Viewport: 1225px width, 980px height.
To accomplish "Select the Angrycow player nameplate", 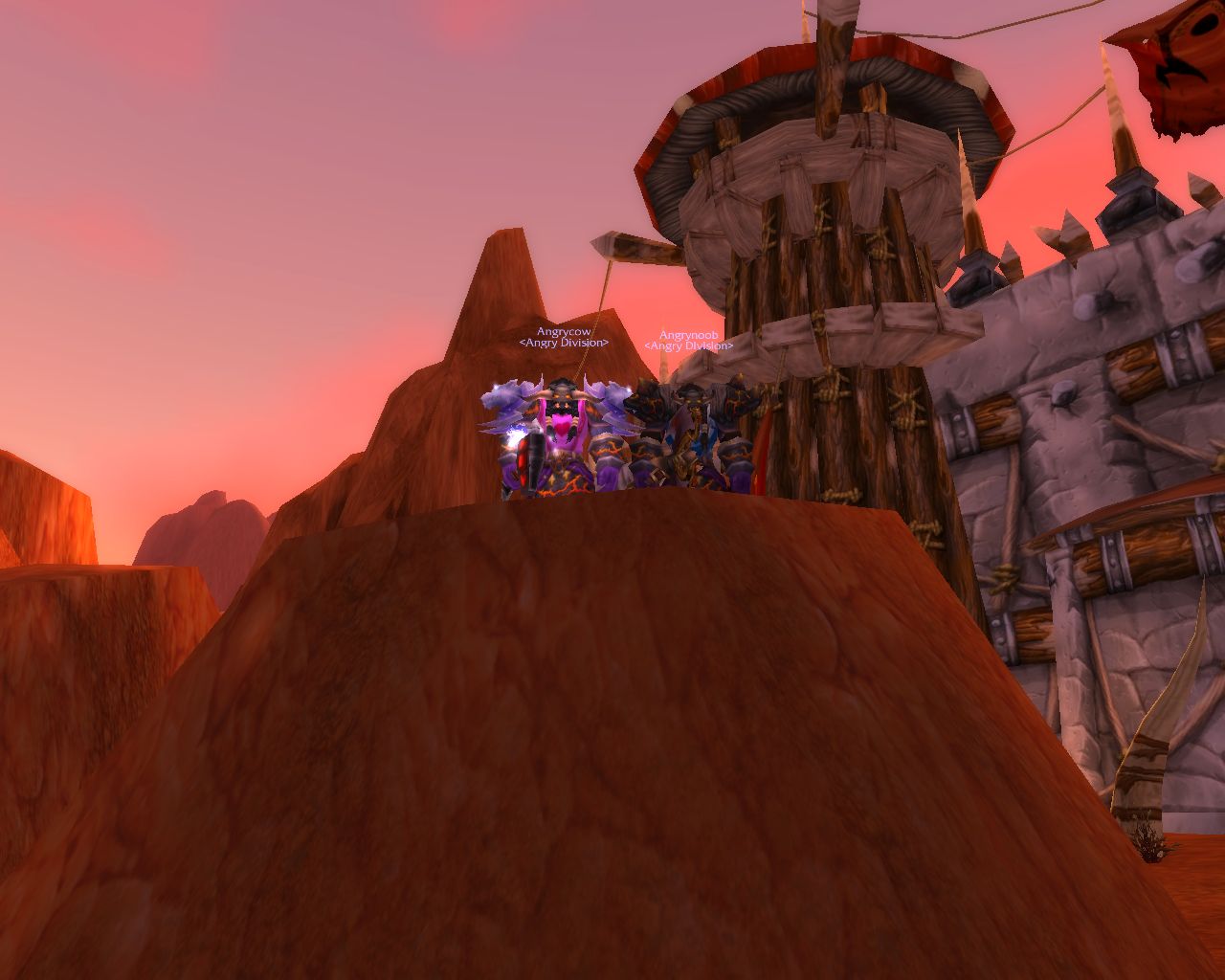I will (564, 332).
